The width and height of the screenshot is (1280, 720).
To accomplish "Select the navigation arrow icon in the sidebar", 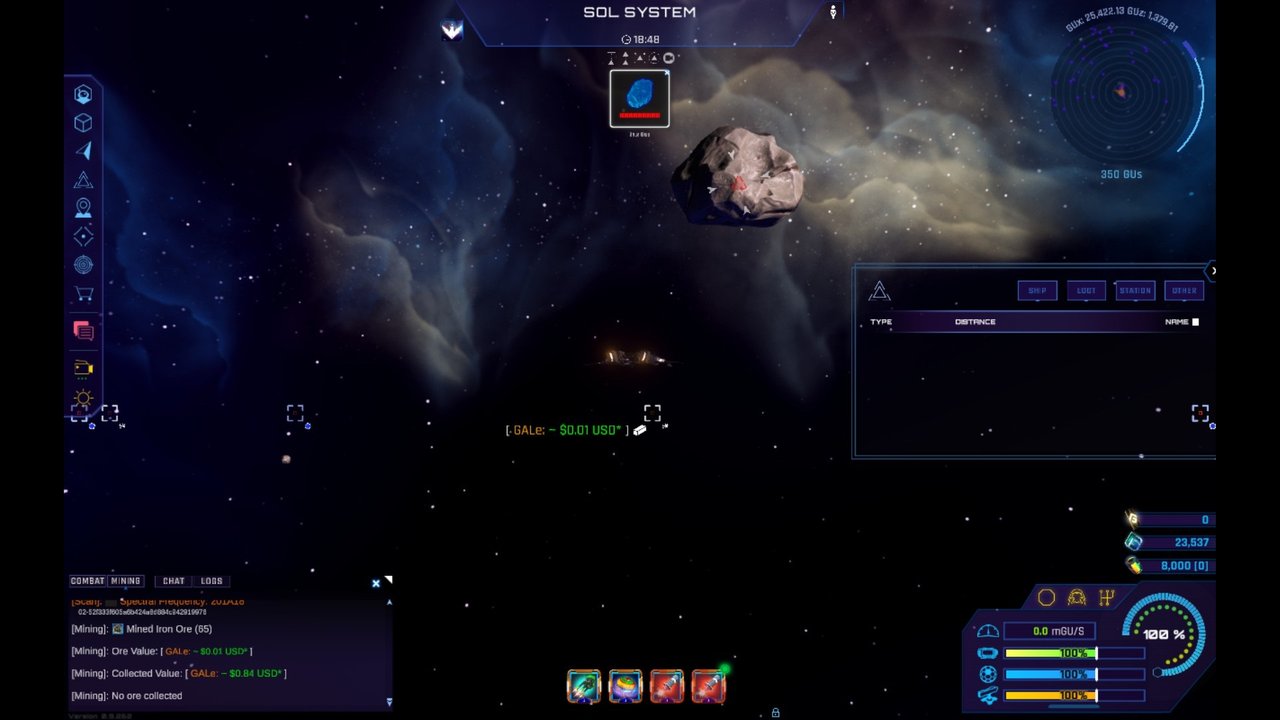I will (83, 151).
